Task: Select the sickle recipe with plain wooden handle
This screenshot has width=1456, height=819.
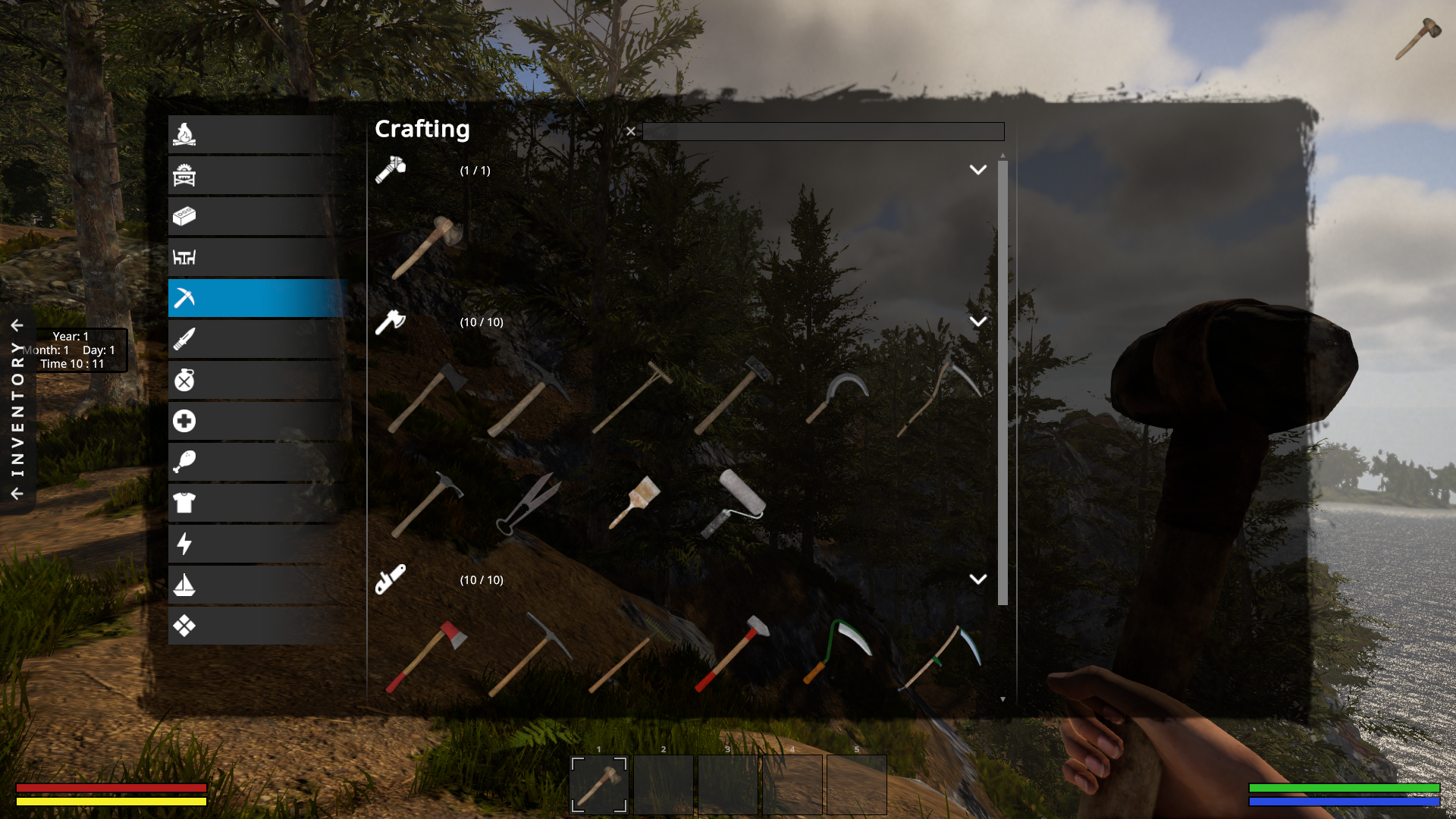Action: [x=836, y=397]
